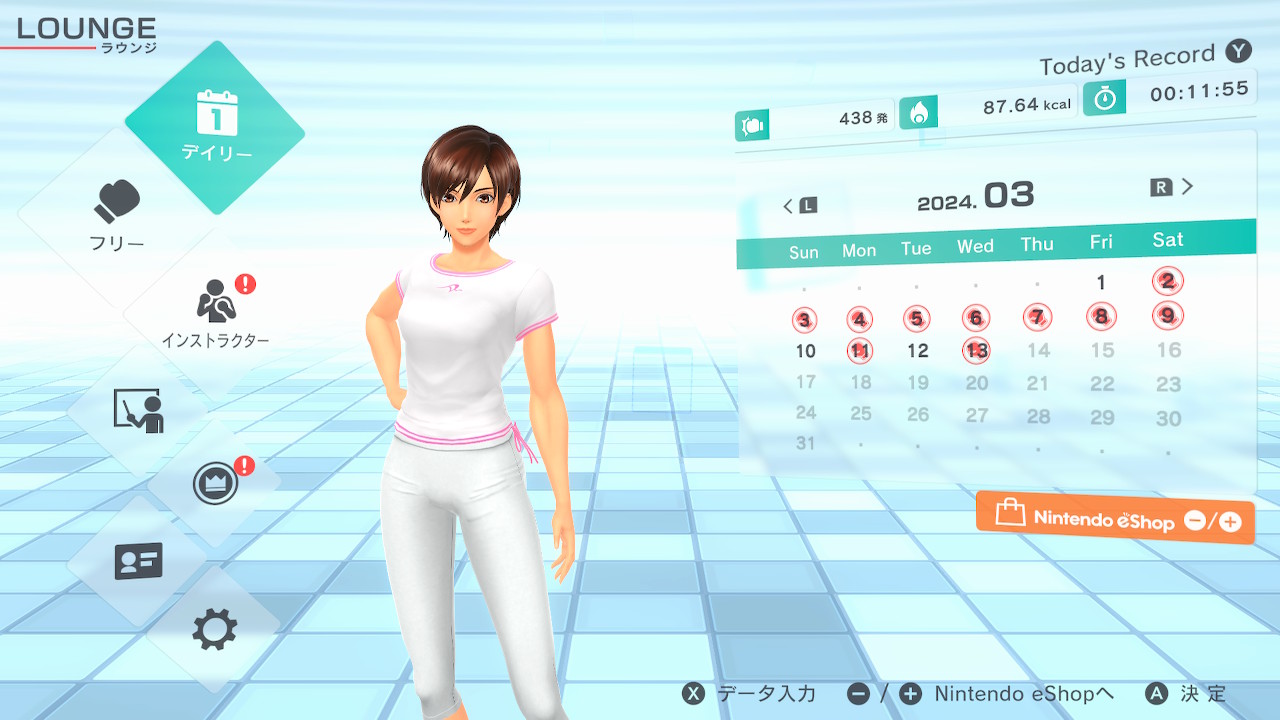Advance to the next calendar month

[x=1173, y=187]
